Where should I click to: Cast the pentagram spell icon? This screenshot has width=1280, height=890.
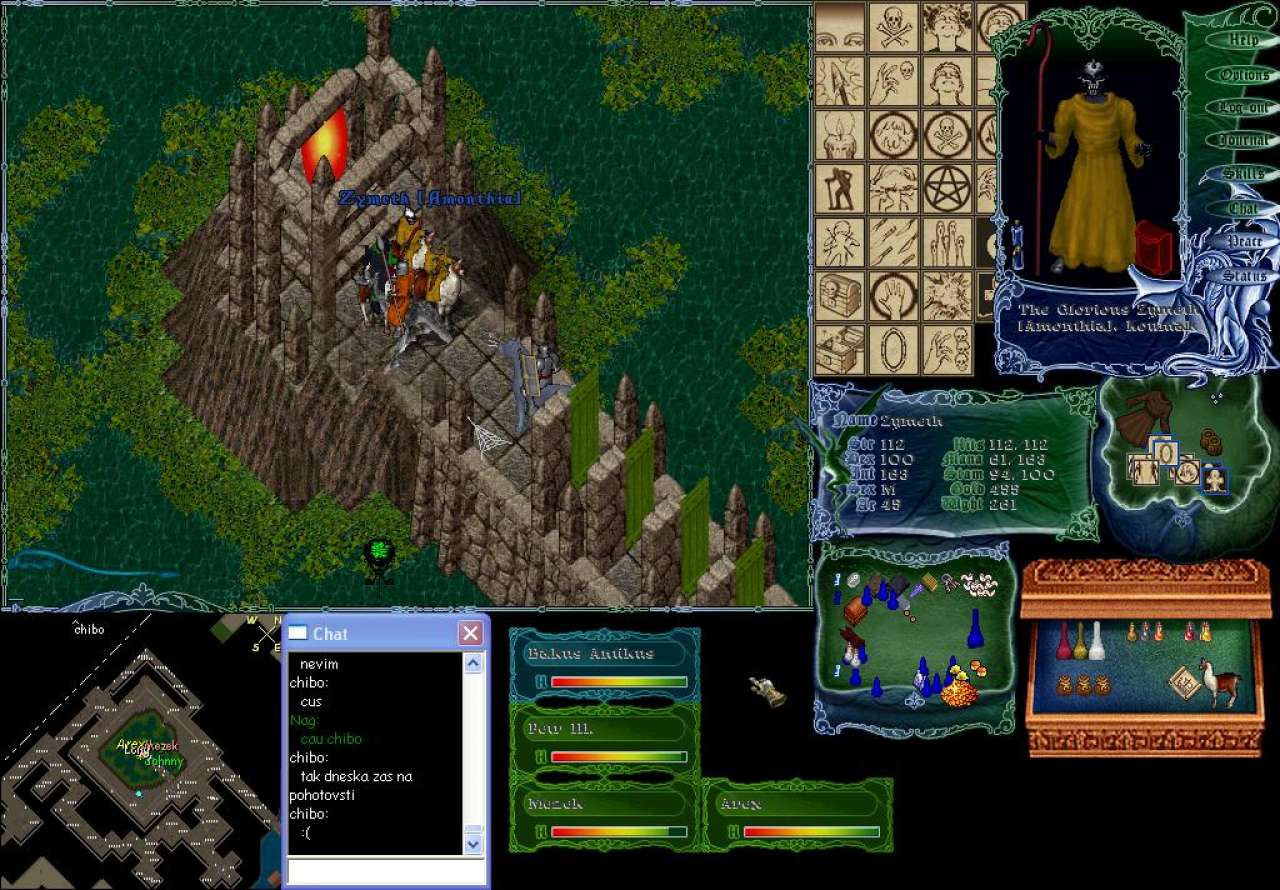point(947,188)
